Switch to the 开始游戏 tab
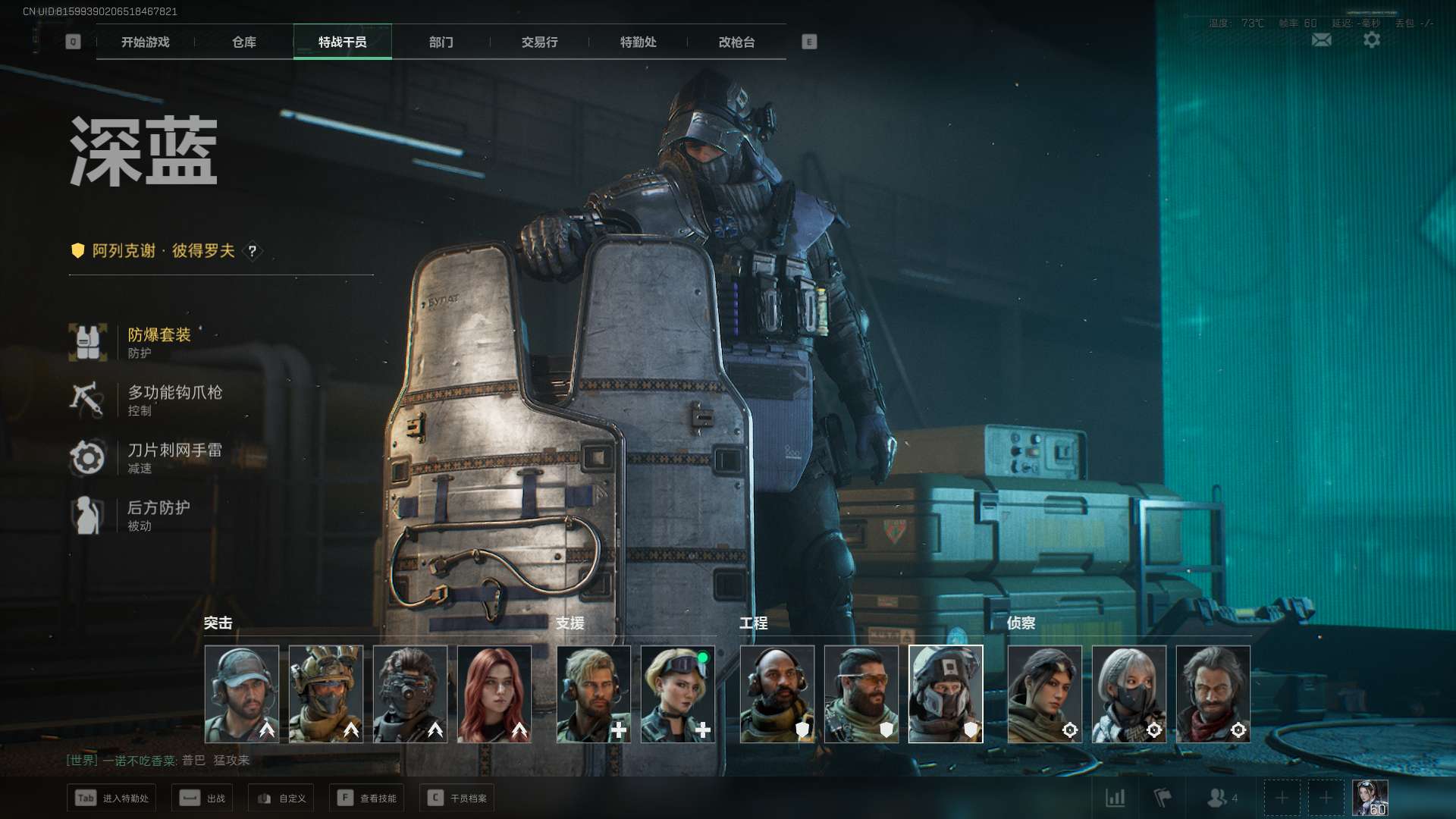Screen dimensions: 1456x819 [146, 42]
